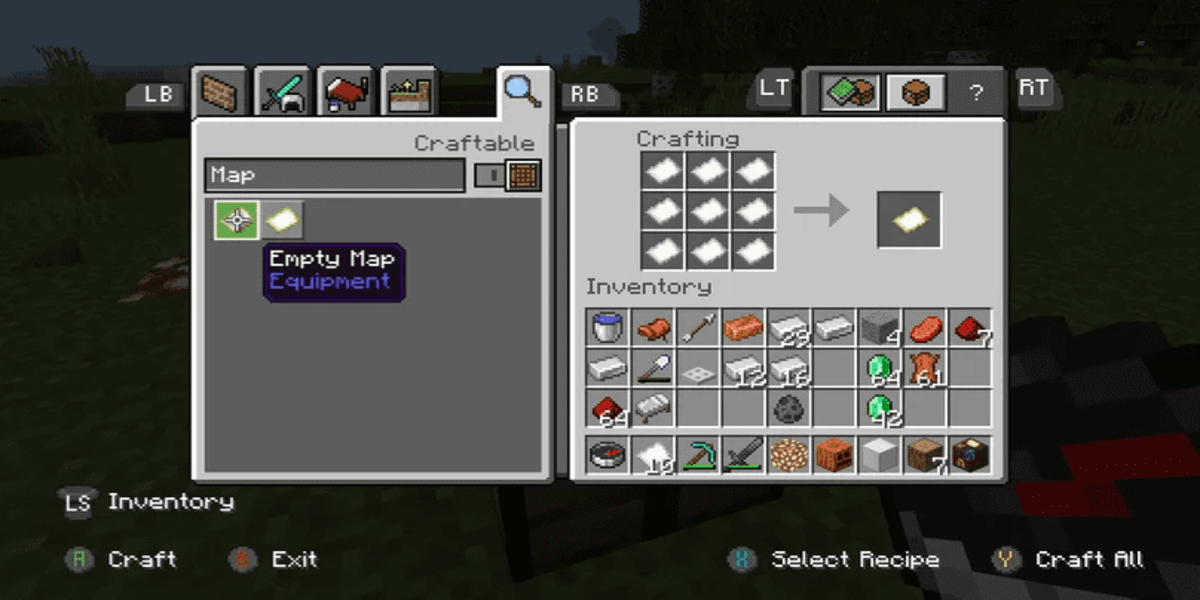Click the center paper in the crafting grid
The width and height of the screenshot is (1200, 600).
[x=708, y=211]
